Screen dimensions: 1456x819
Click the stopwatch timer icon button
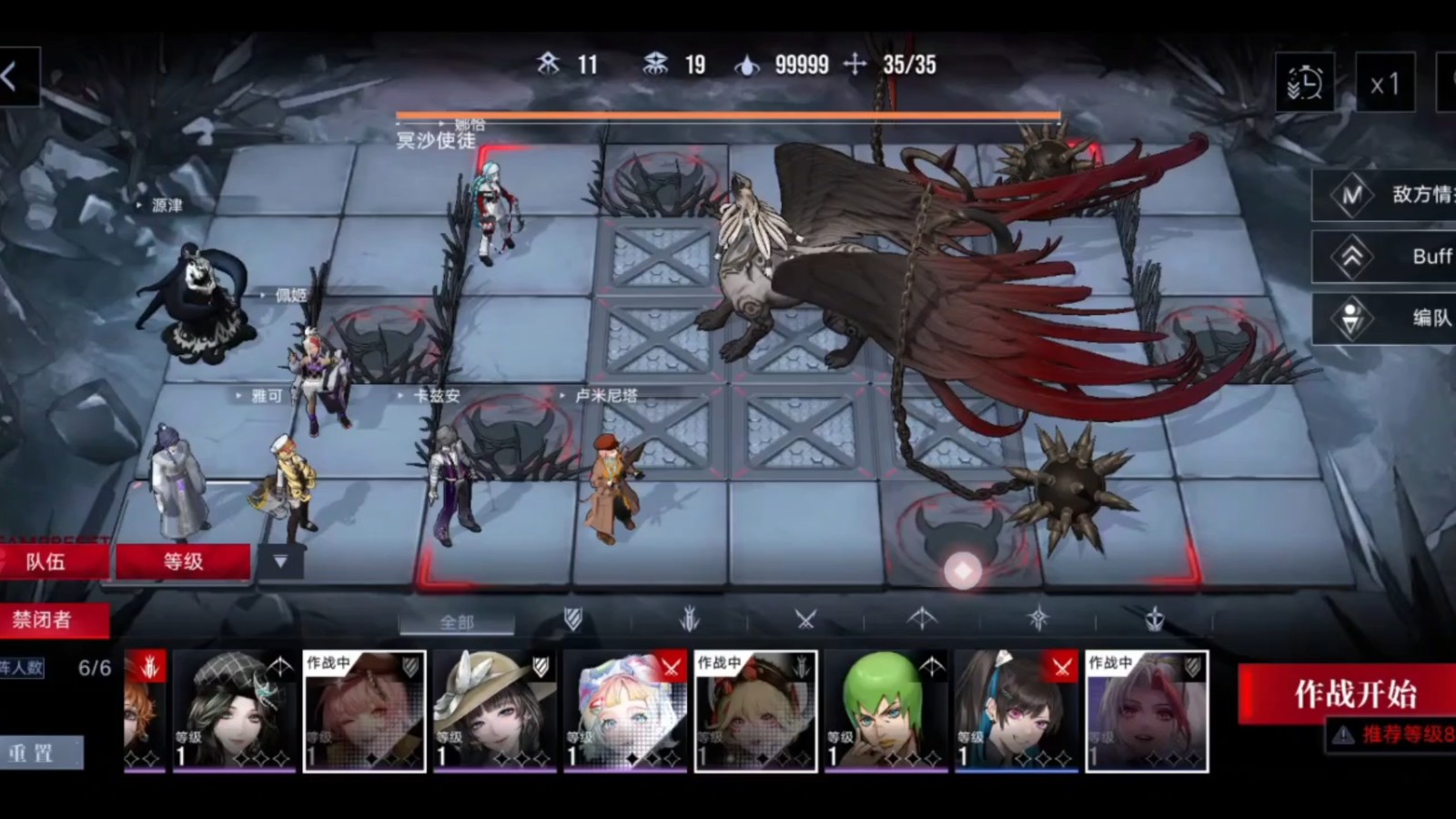coord(1304,84)
